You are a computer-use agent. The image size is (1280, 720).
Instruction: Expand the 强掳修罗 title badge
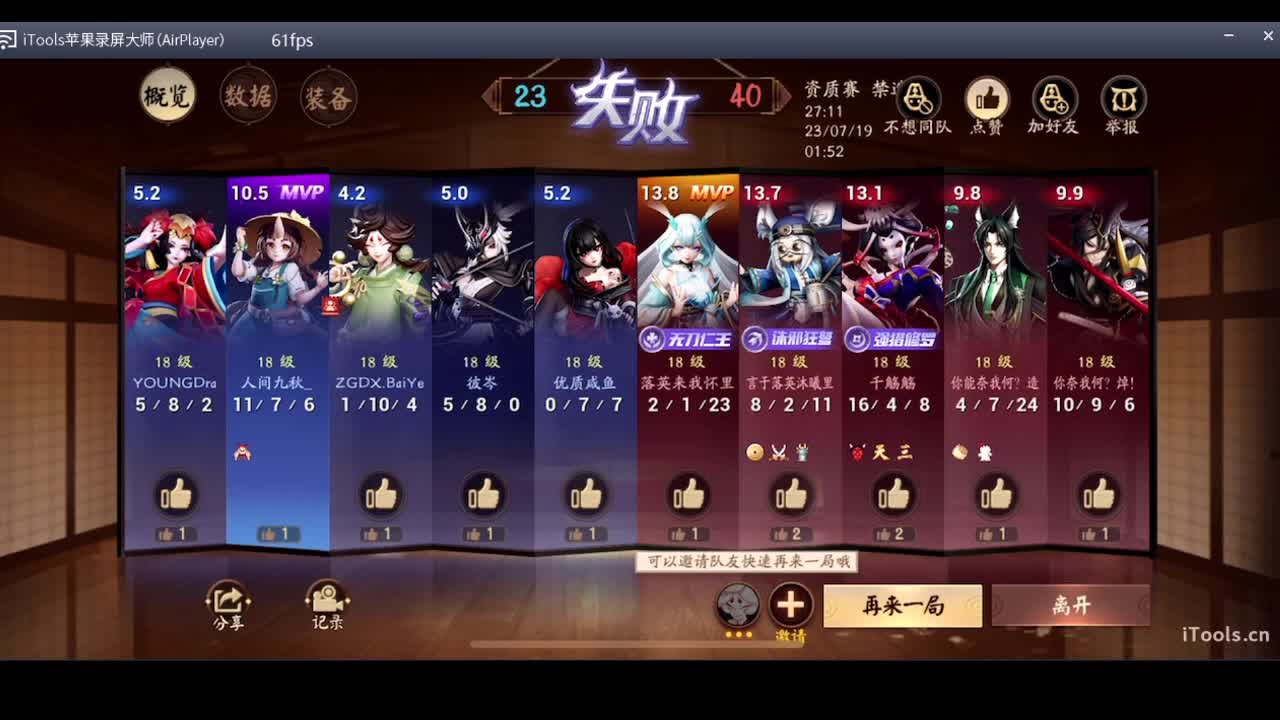891,339
